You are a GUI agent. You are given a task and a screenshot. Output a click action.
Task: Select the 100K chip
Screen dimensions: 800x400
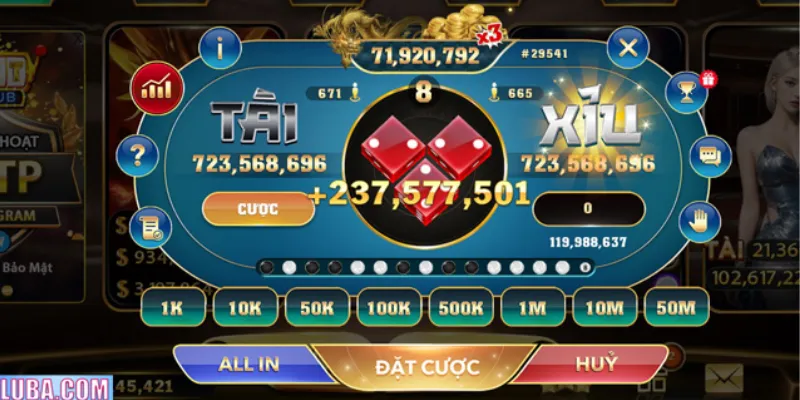pos(389,308)
